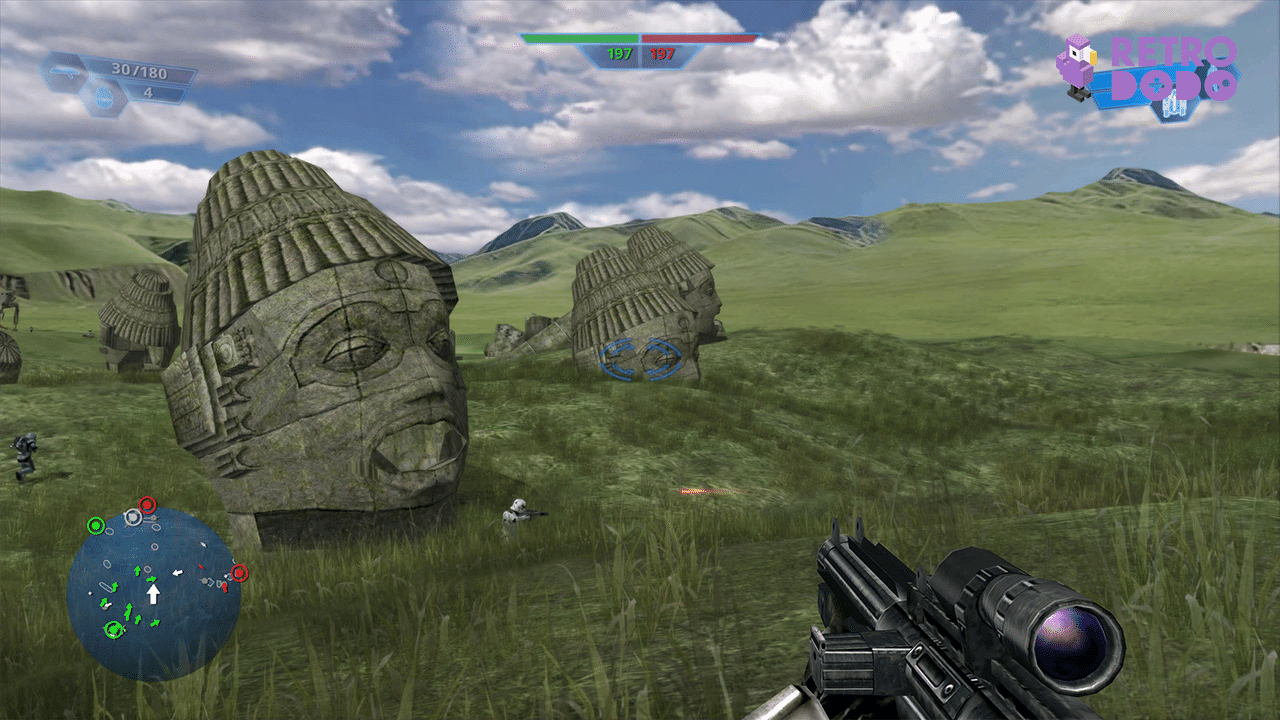Click the top-right red enemy command post marker
1280x720 pixels.
click(x=240, y=573)
